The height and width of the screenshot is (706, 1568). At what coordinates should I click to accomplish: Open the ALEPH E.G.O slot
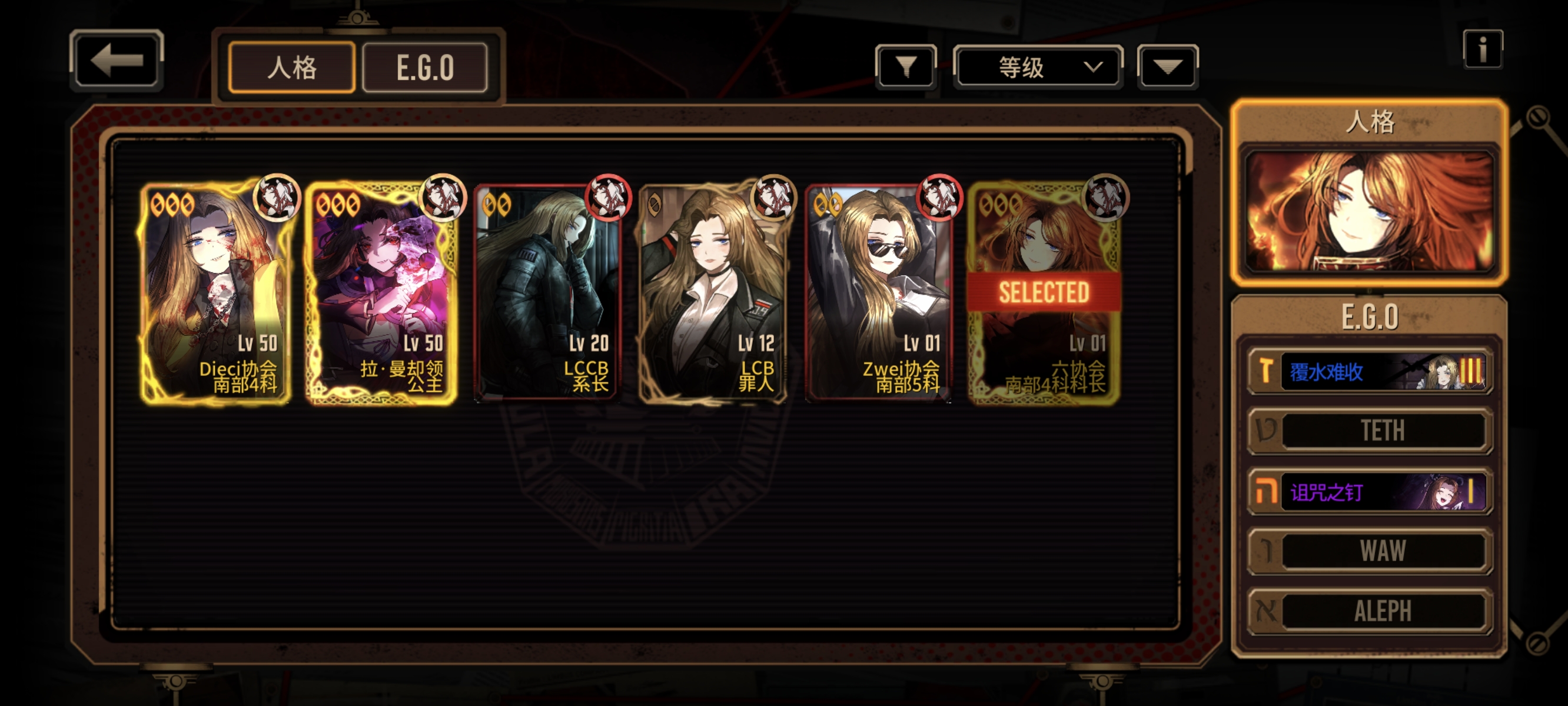click(1370, 611)
